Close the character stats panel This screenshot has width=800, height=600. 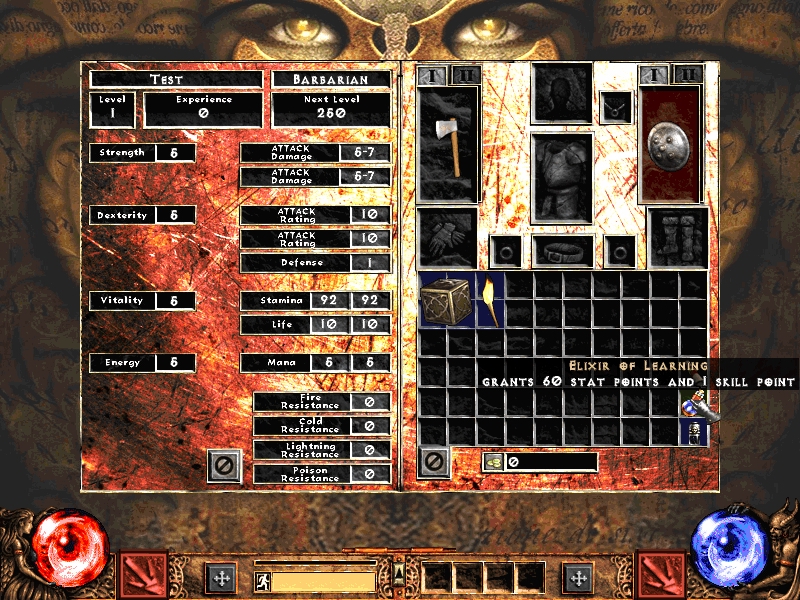point(224,466)
